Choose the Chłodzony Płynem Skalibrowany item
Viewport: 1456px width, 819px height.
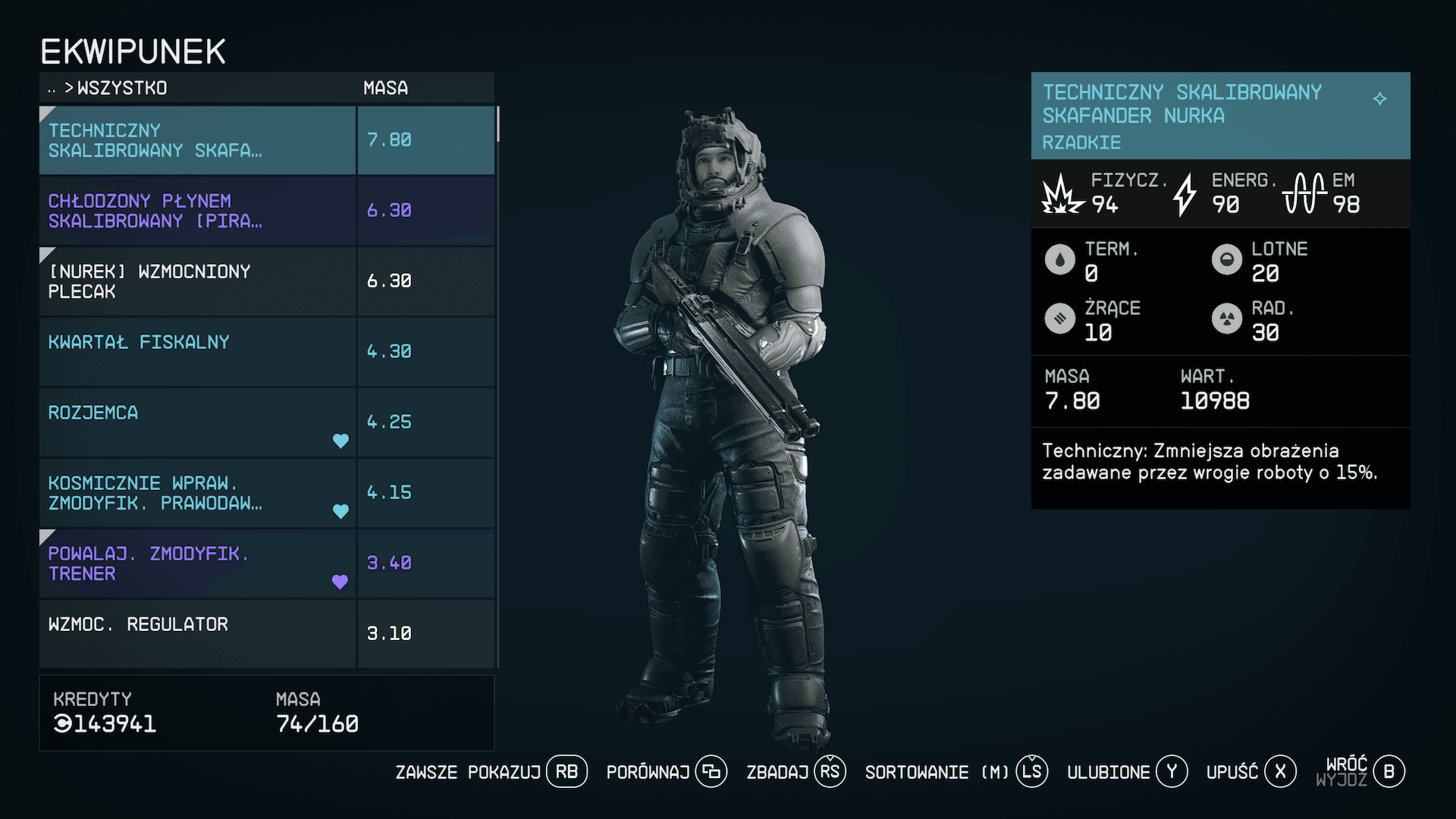[197, 211]
